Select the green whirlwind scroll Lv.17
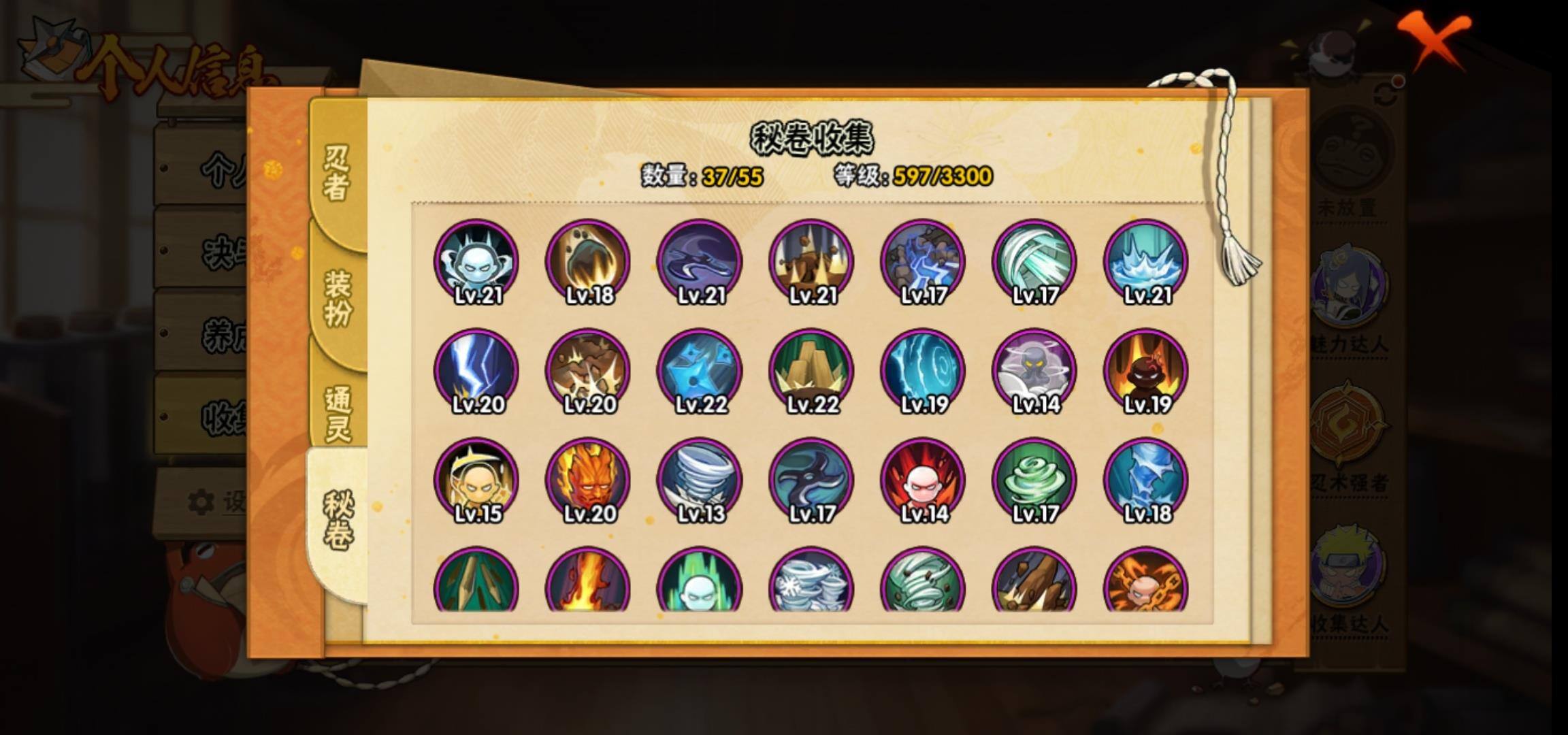The width and height of the screenshot is (1568, 735). pos(1034,480)
